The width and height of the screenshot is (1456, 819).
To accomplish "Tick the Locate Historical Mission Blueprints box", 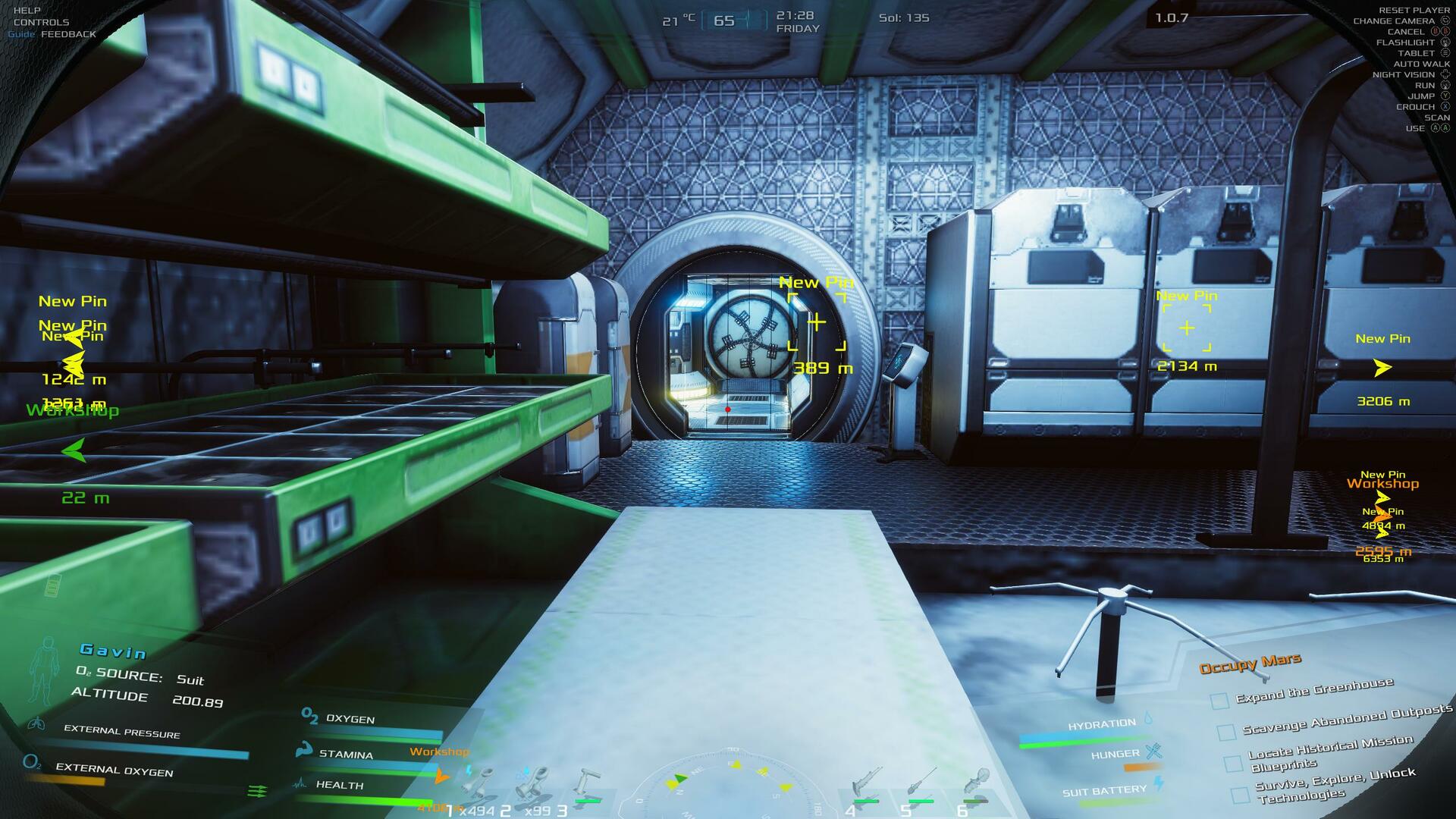I will 1233,764.
